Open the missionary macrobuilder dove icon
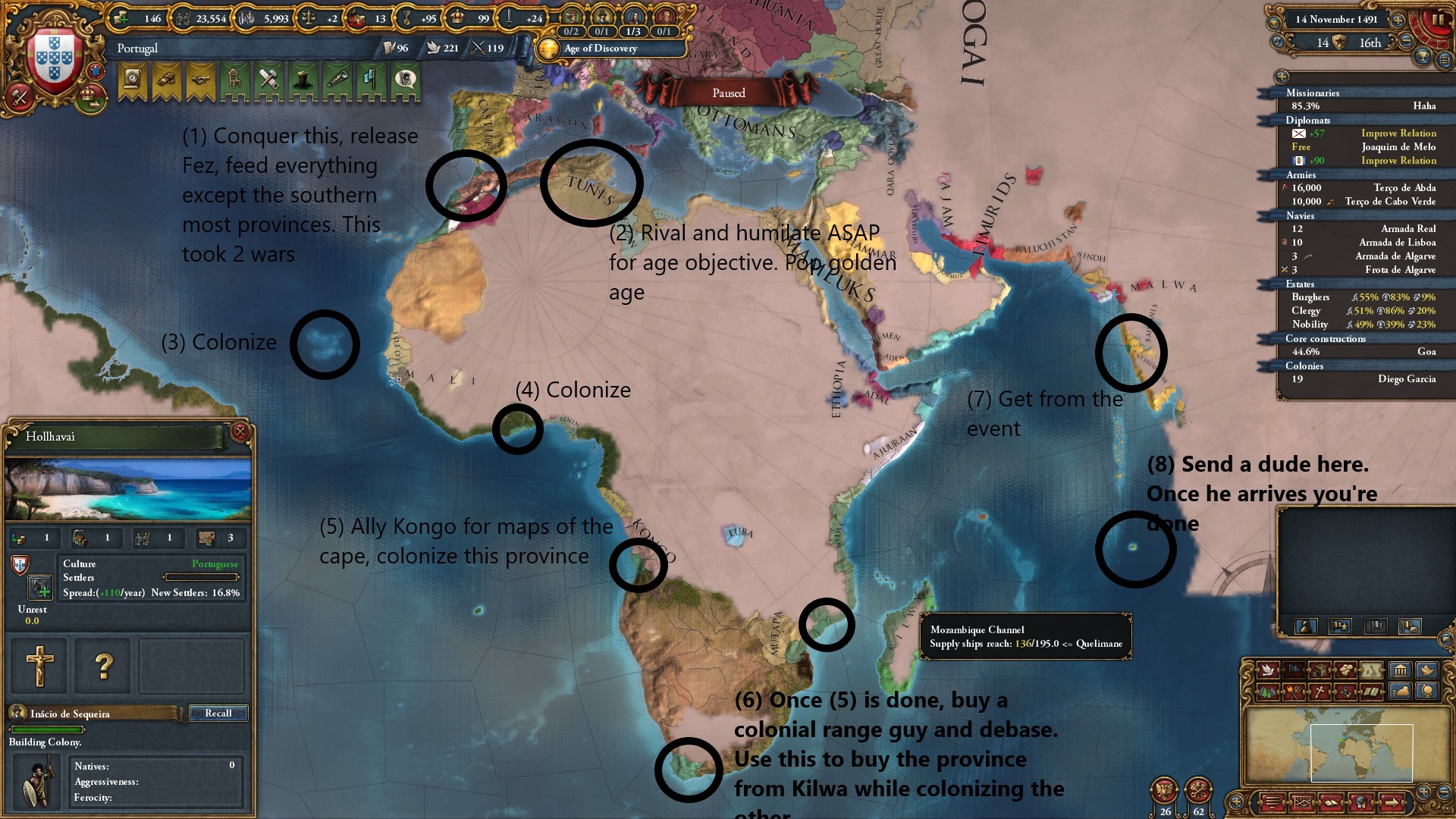Screen dimensions: 1456x819 coord(1426,670)
